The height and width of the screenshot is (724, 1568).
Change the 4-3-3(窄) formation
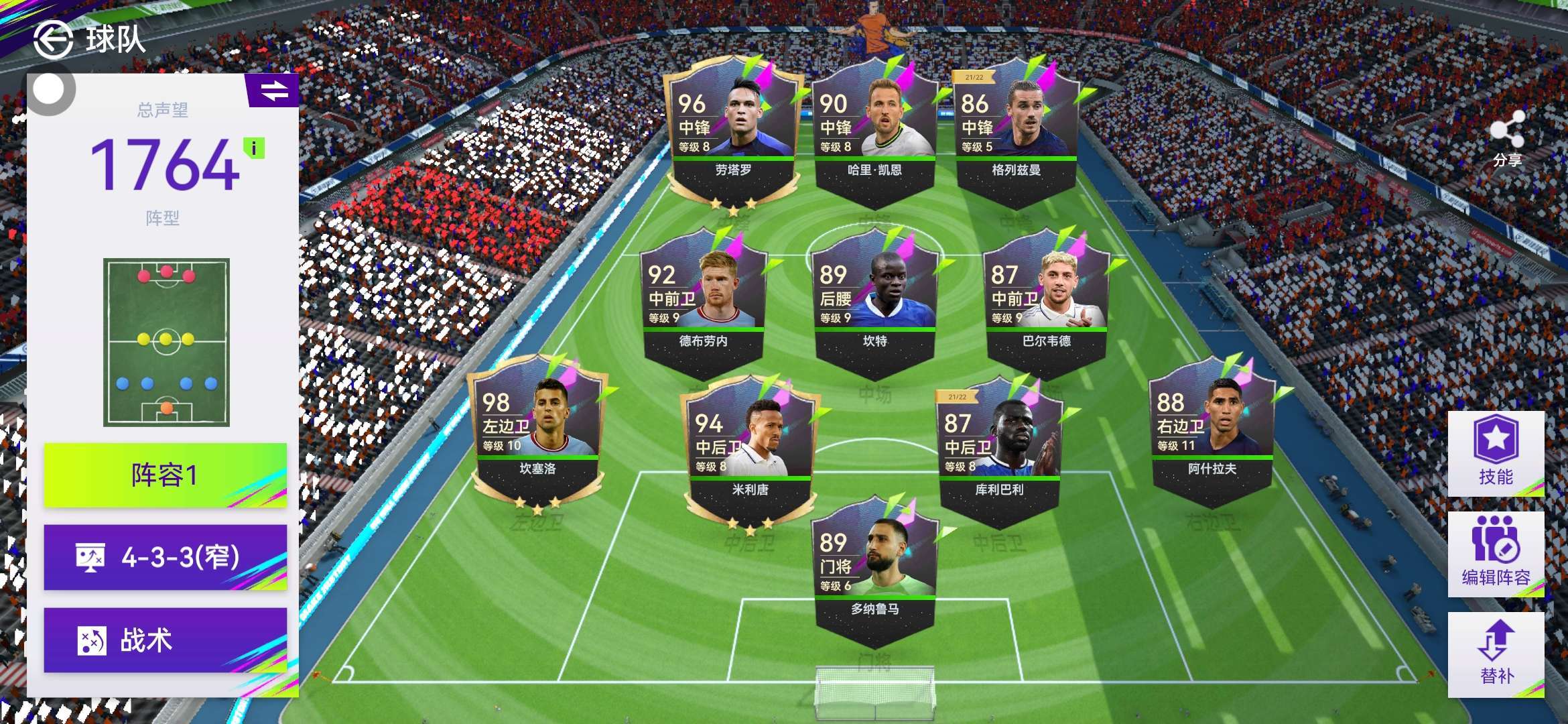point(165,557)
